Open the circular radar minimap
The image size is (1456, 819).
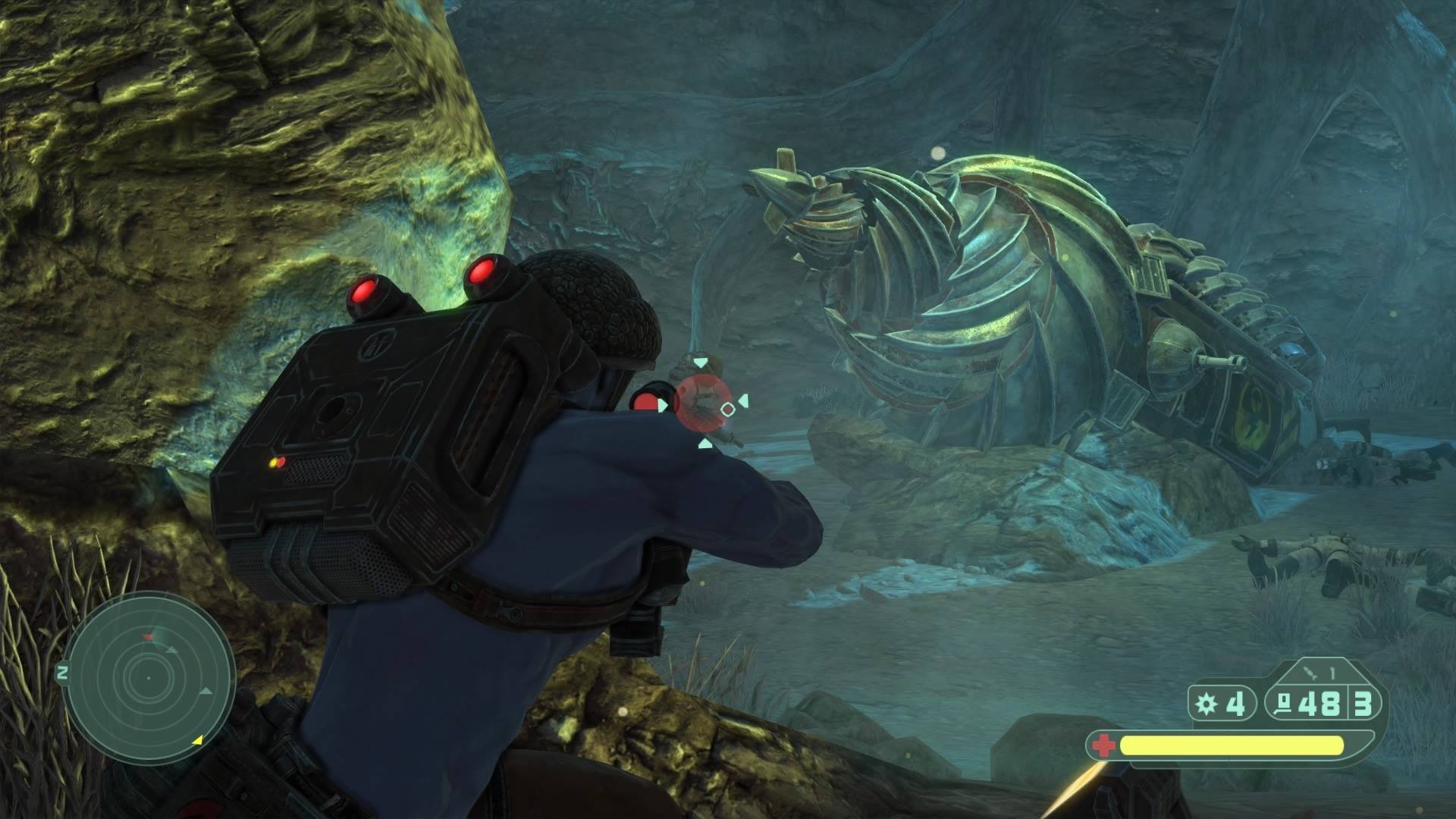149,678
